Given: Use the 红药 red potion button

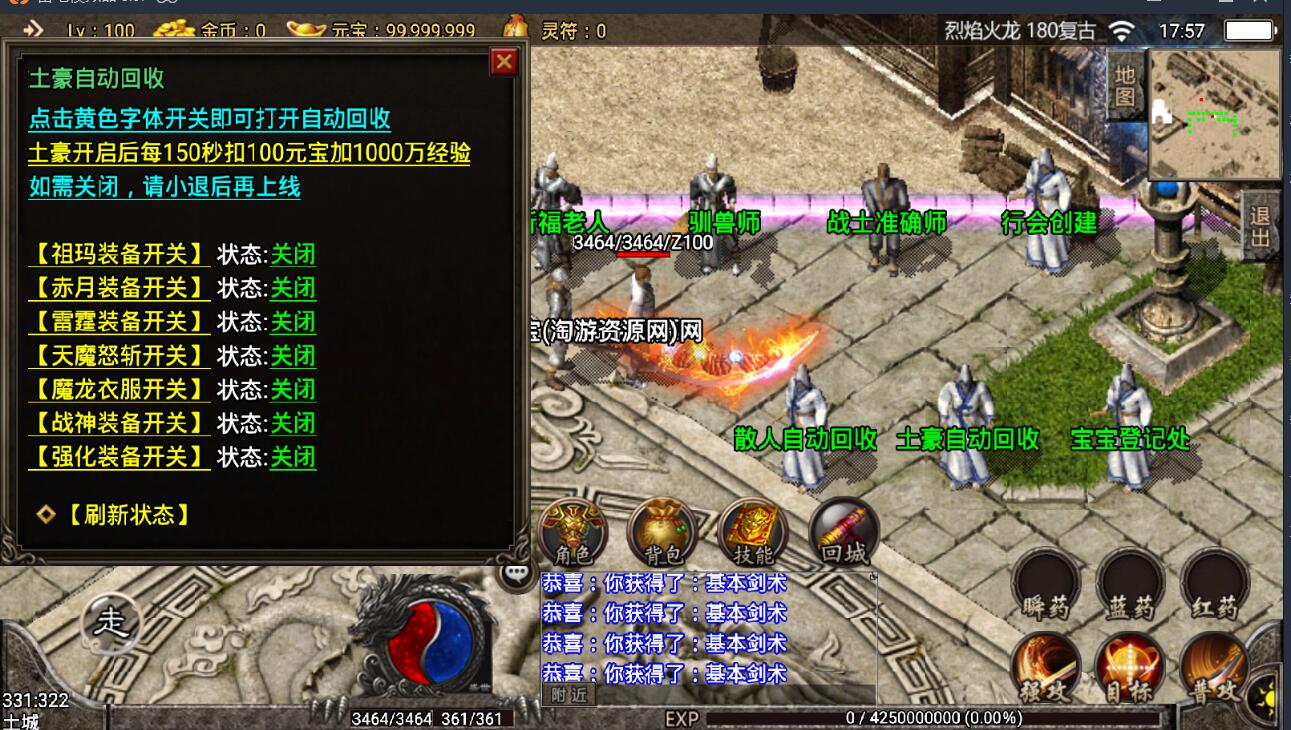Looking at the screenshot, I should 1214,585.
